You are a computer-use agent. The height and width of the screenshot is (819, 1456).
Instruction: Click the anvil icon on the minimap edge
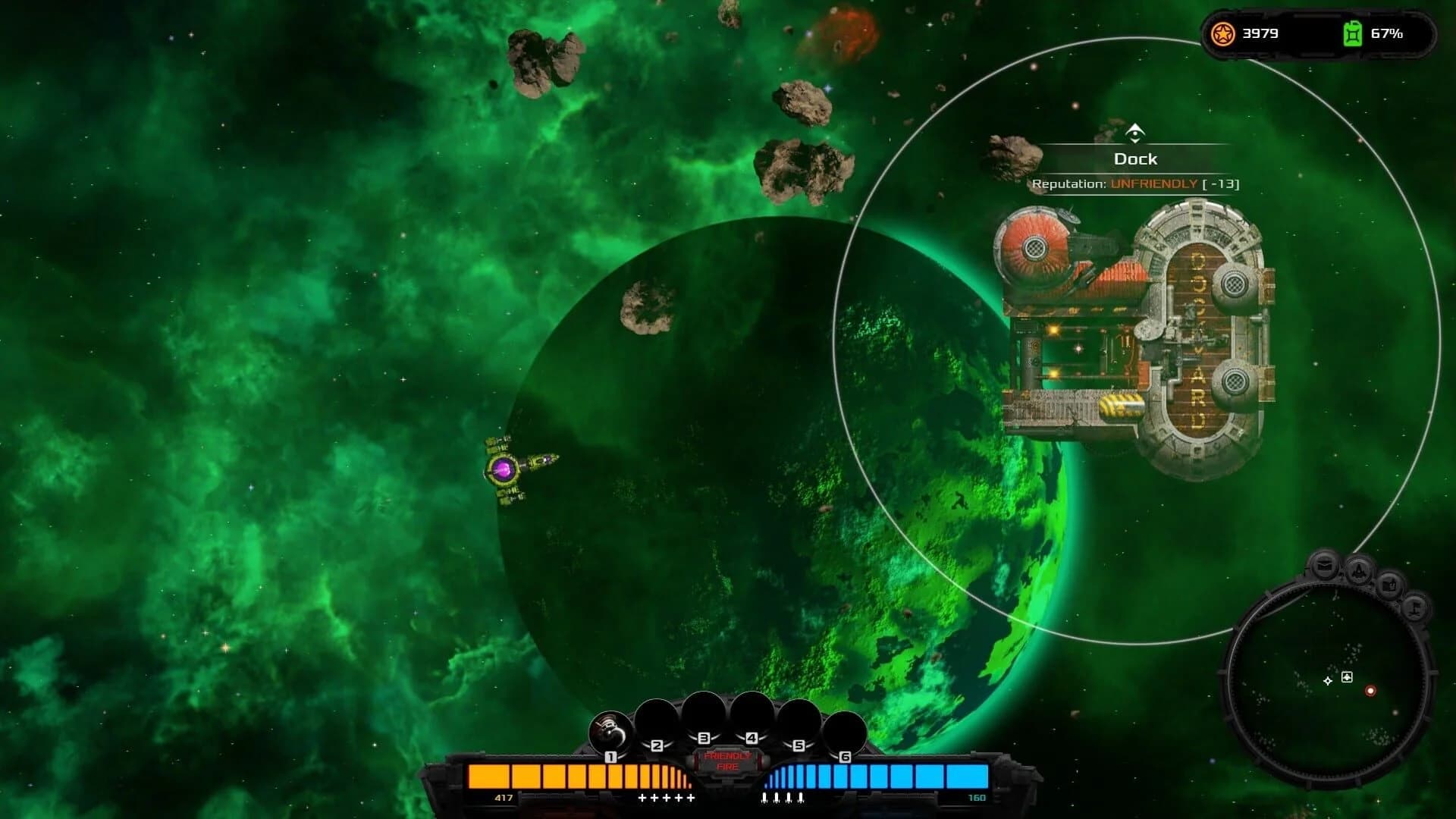pos(1415,608)
